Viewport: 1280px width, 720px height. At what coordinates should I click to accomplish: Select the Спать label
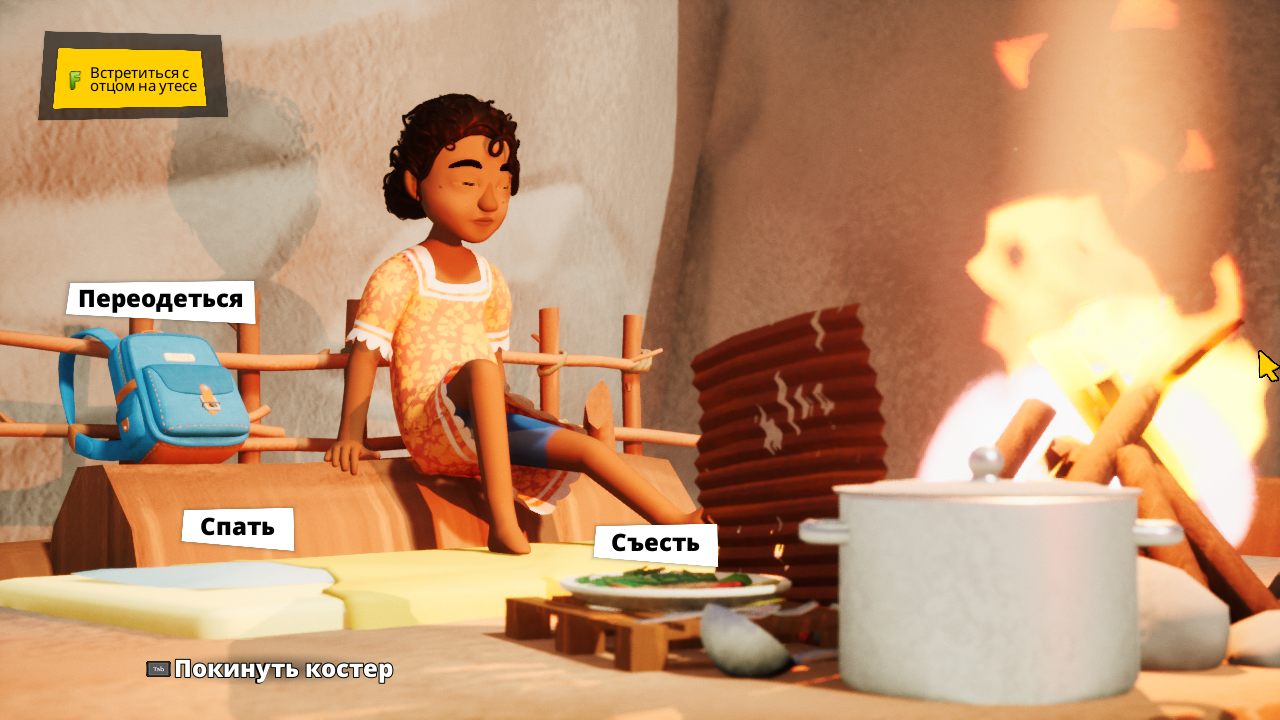(237, 527)
